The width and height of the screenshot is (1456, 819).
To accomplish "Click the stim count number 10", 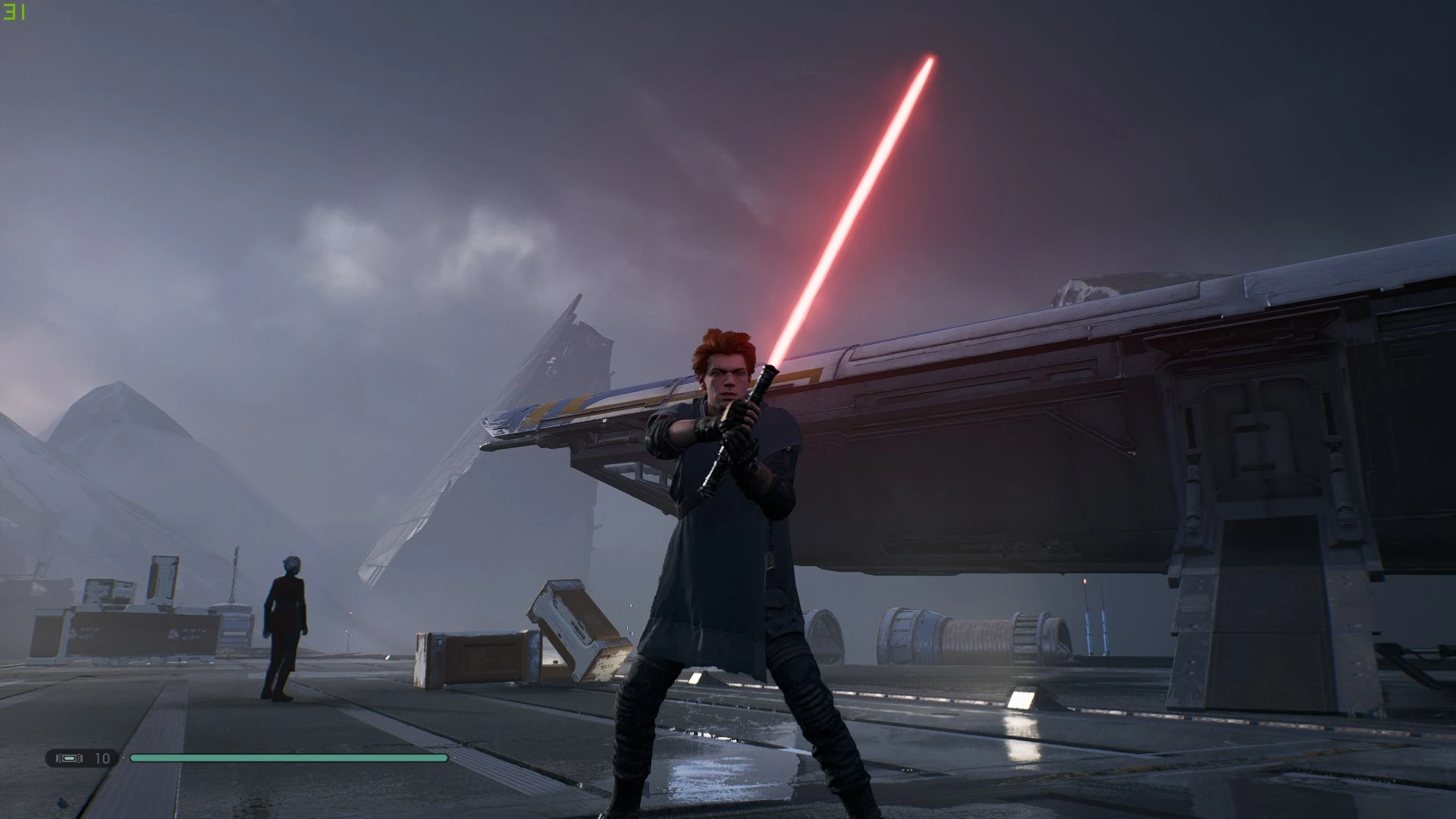I will tap(101, 757).
